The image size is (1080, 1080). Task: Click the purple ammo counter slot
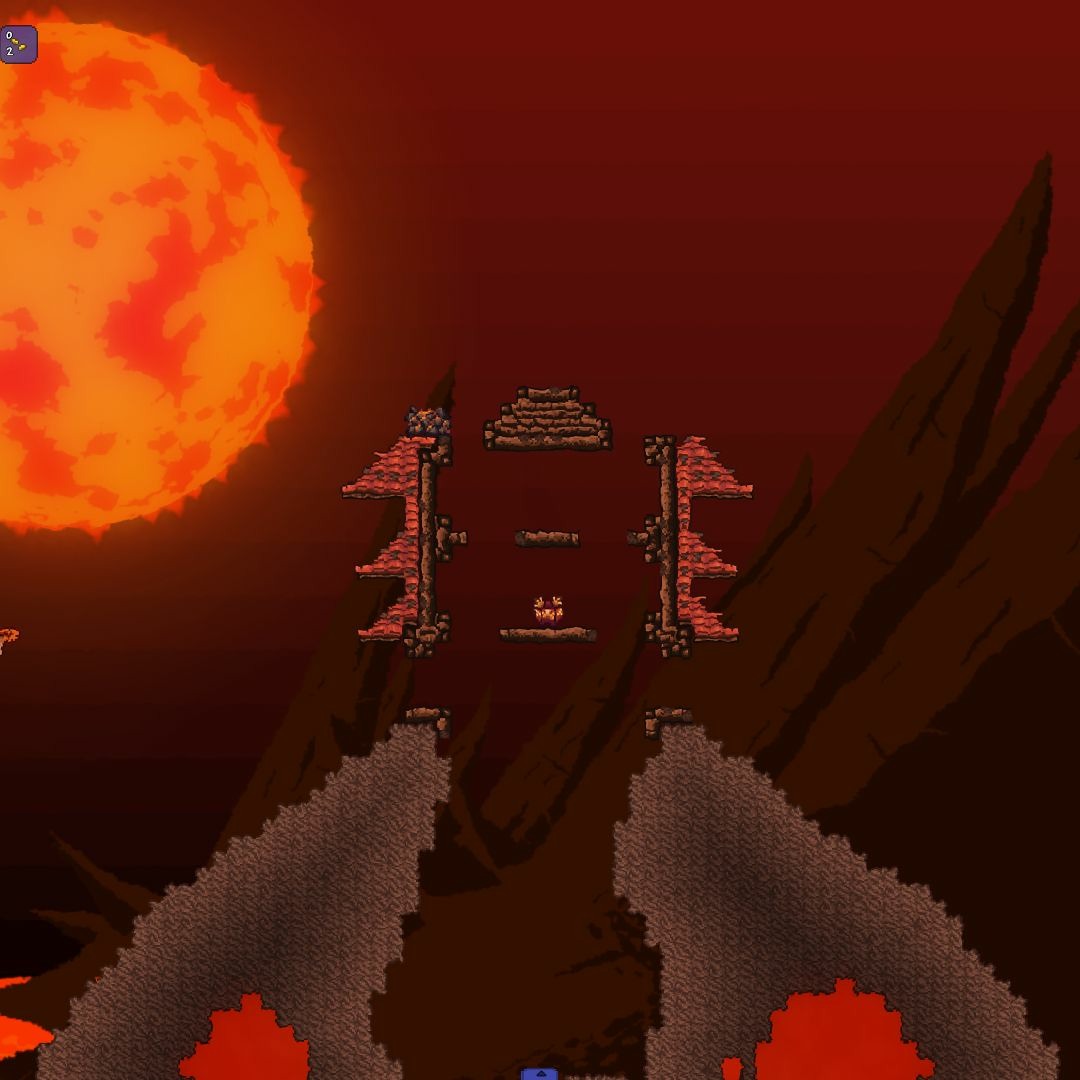(18, 44)
